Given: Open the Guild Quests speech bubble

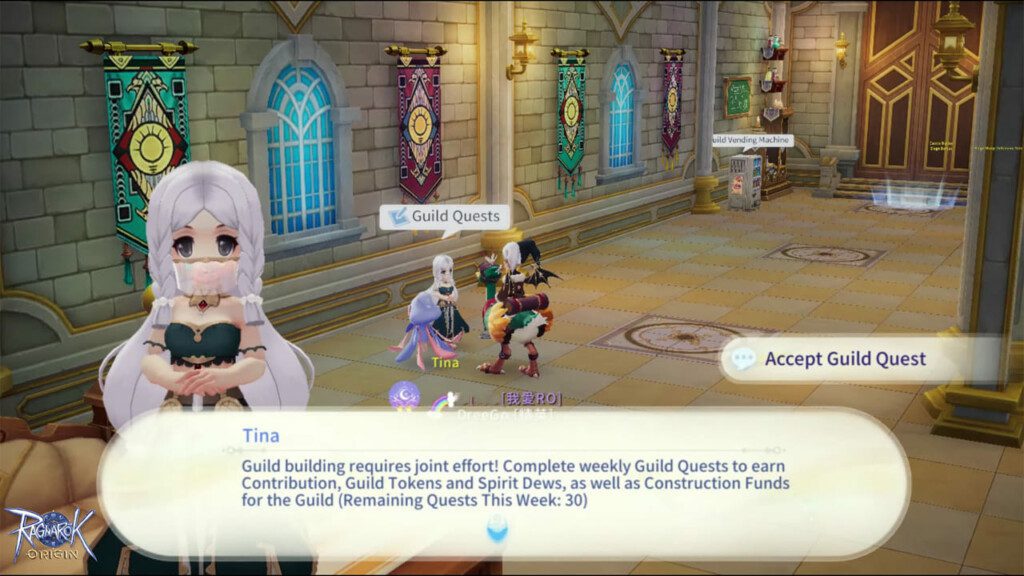Looking at the screenshot, I should coord(443,216).
